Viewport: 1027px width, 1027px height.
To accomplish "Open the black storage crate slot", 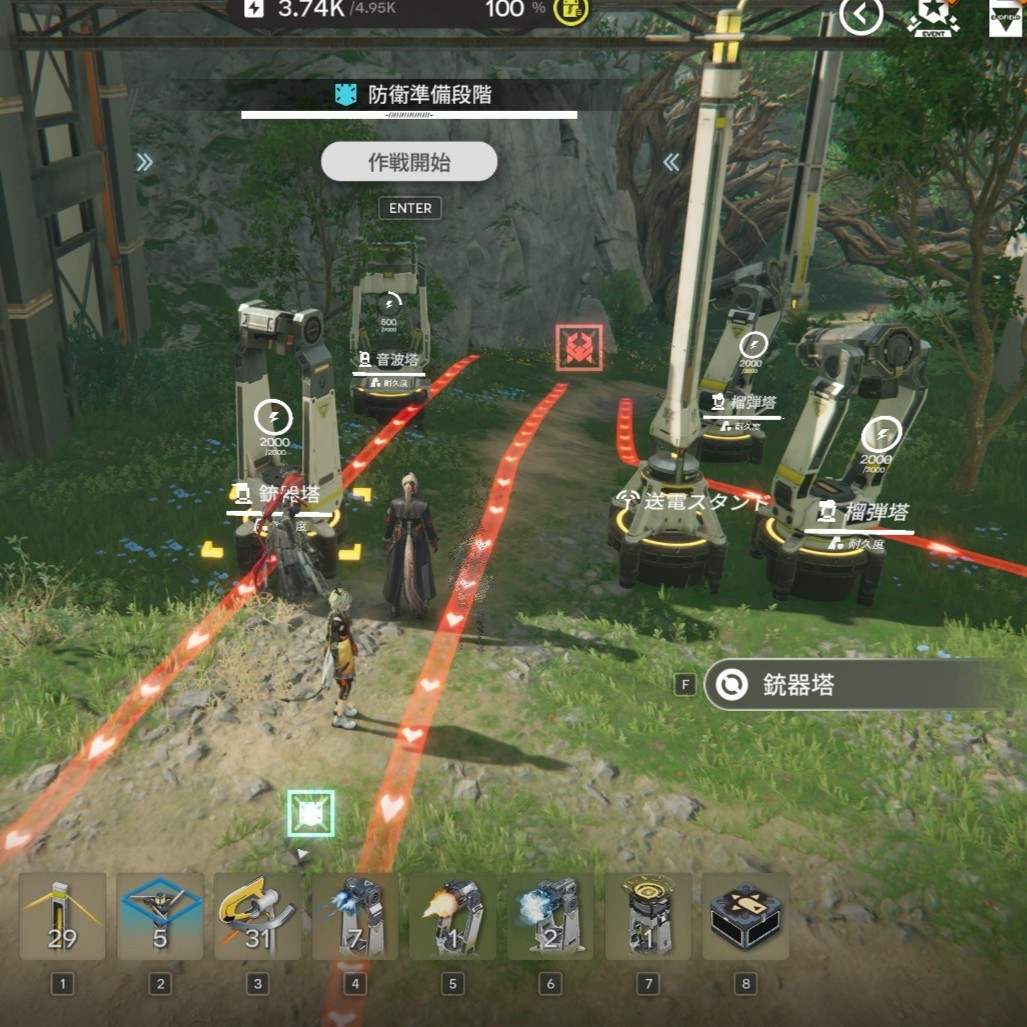I will 745,916.
